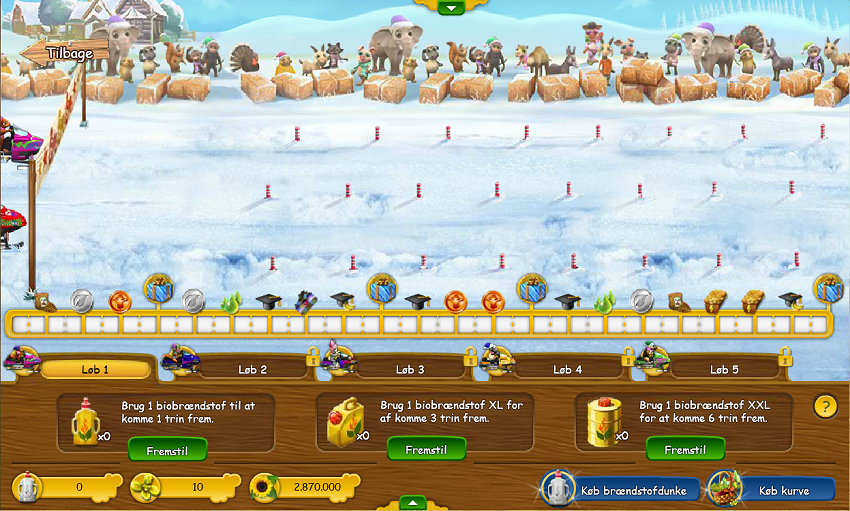Switch to the Løb 1 tab
Image resolution: width=850 pixels, height=511 pixels.
95,369
